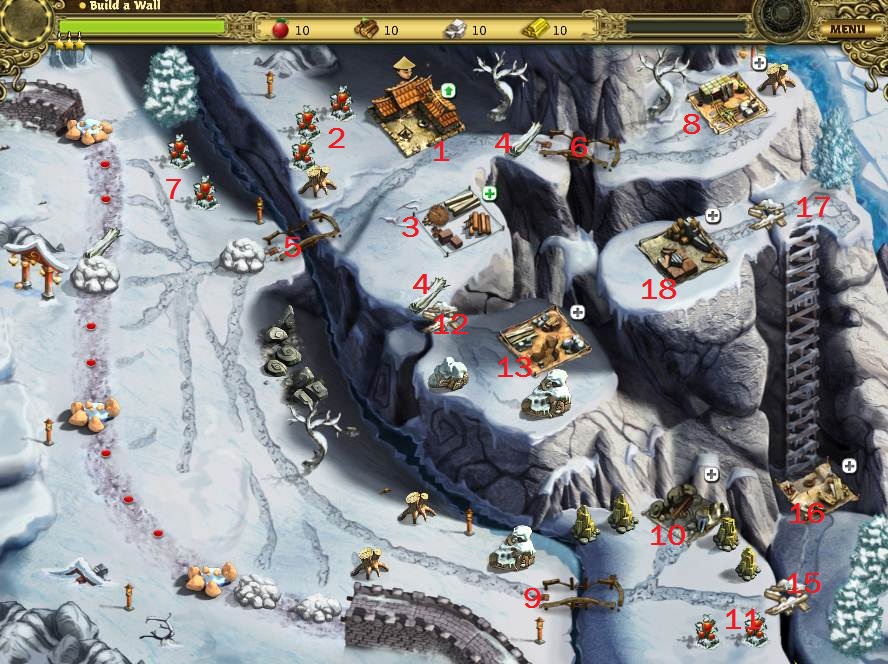Click the grey plus icon above rubble site 10
The width and height of the screenshot is (888, 664).
(711, 474)
